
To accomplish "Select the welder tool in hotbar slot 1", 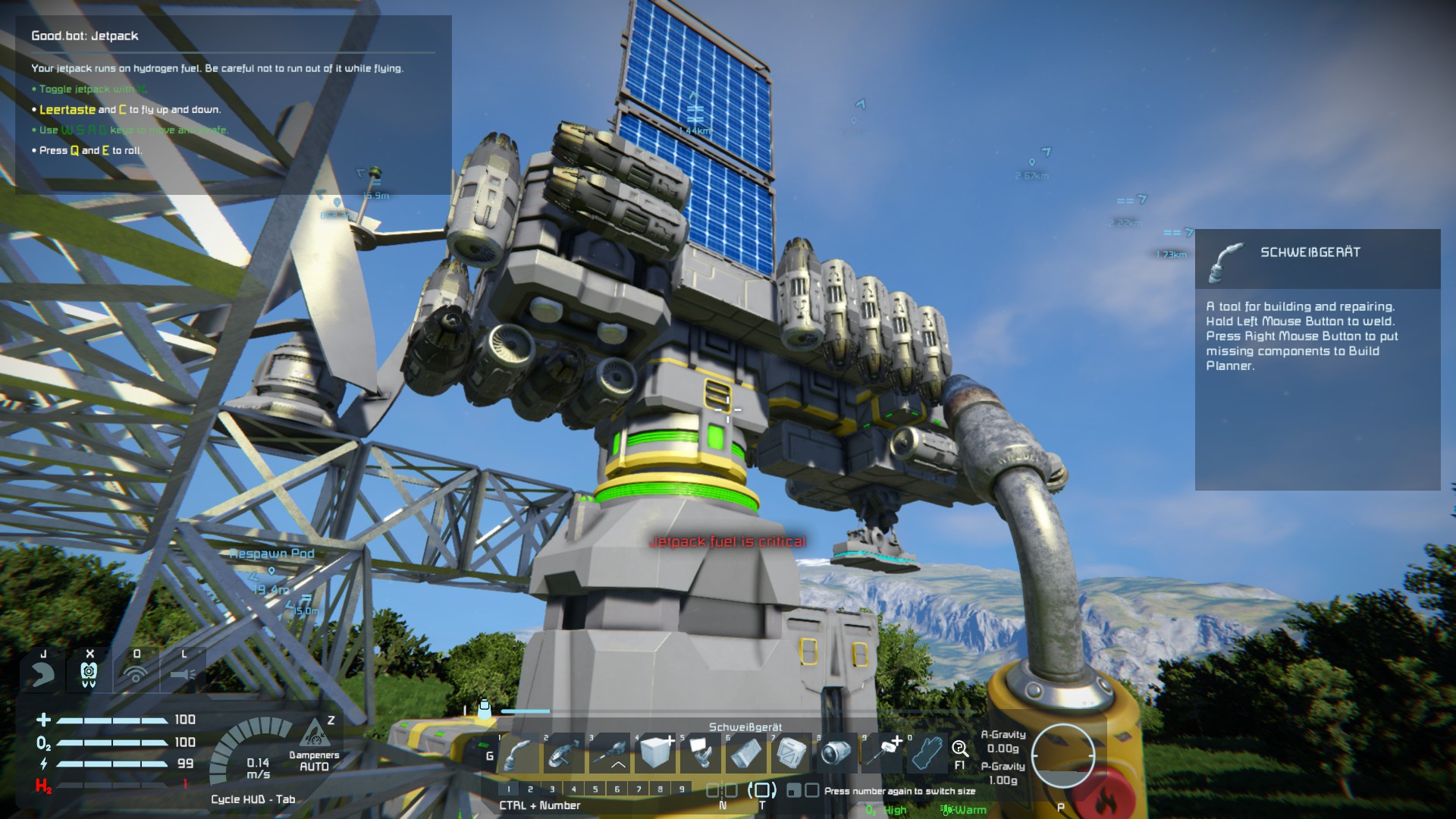I will (x=519, y=755).
